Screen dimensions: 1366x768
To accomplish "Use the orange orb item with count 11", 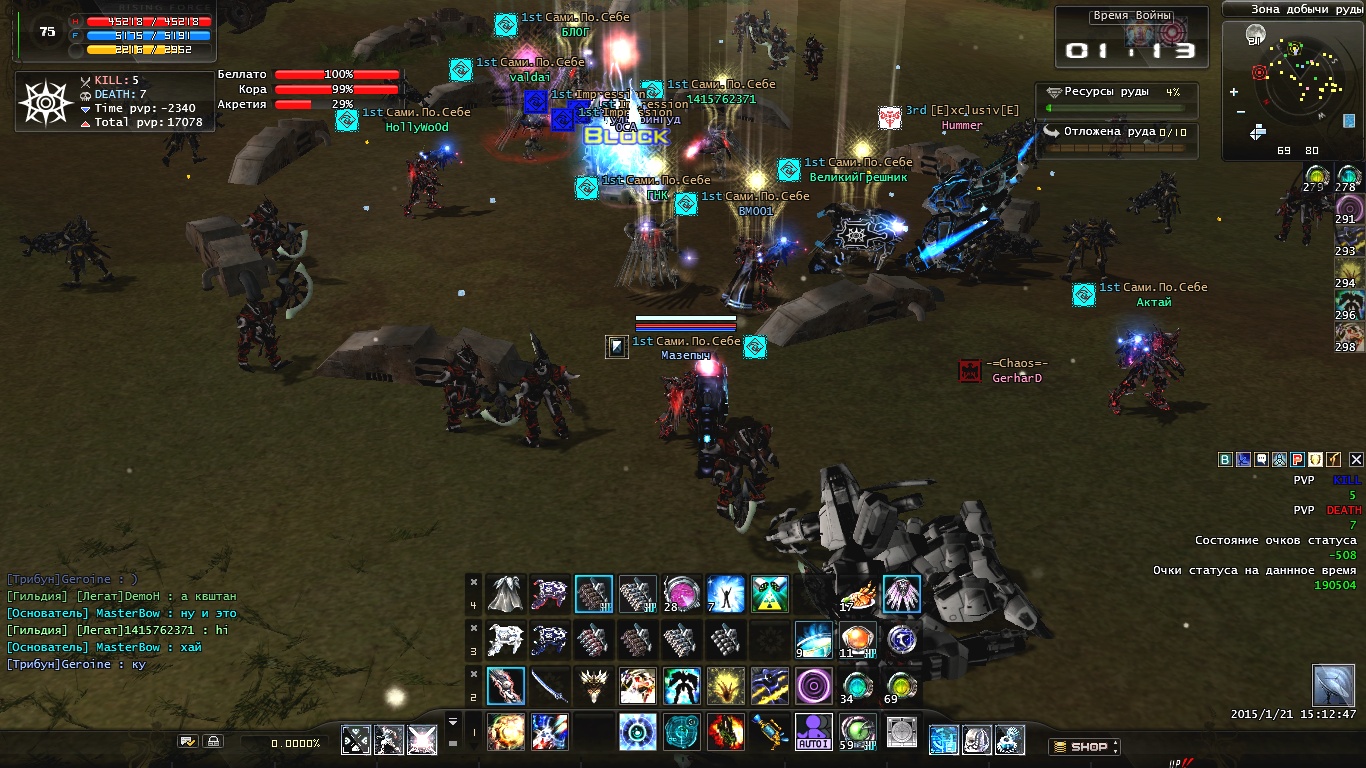I will tap(857, 640).
